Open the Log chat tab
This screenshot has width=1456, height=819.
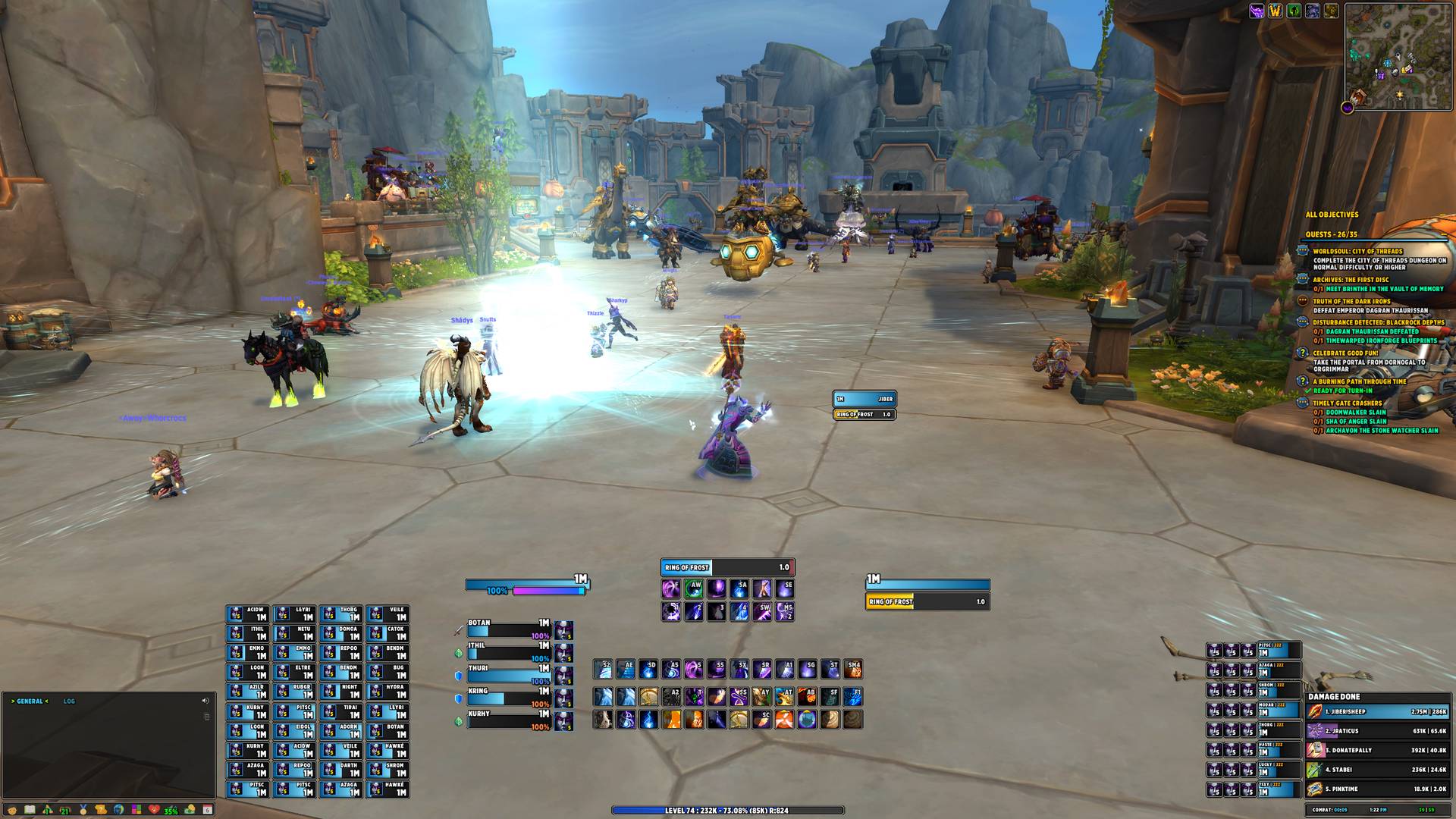pyautogui.click(x=69, y=701)
